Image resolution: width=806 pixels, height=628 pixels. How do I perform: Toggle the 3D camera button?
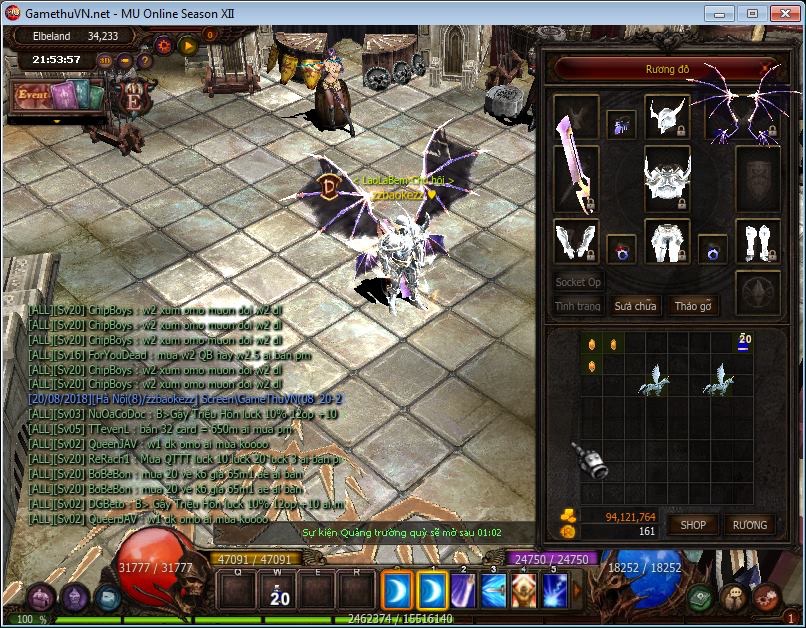105,60
